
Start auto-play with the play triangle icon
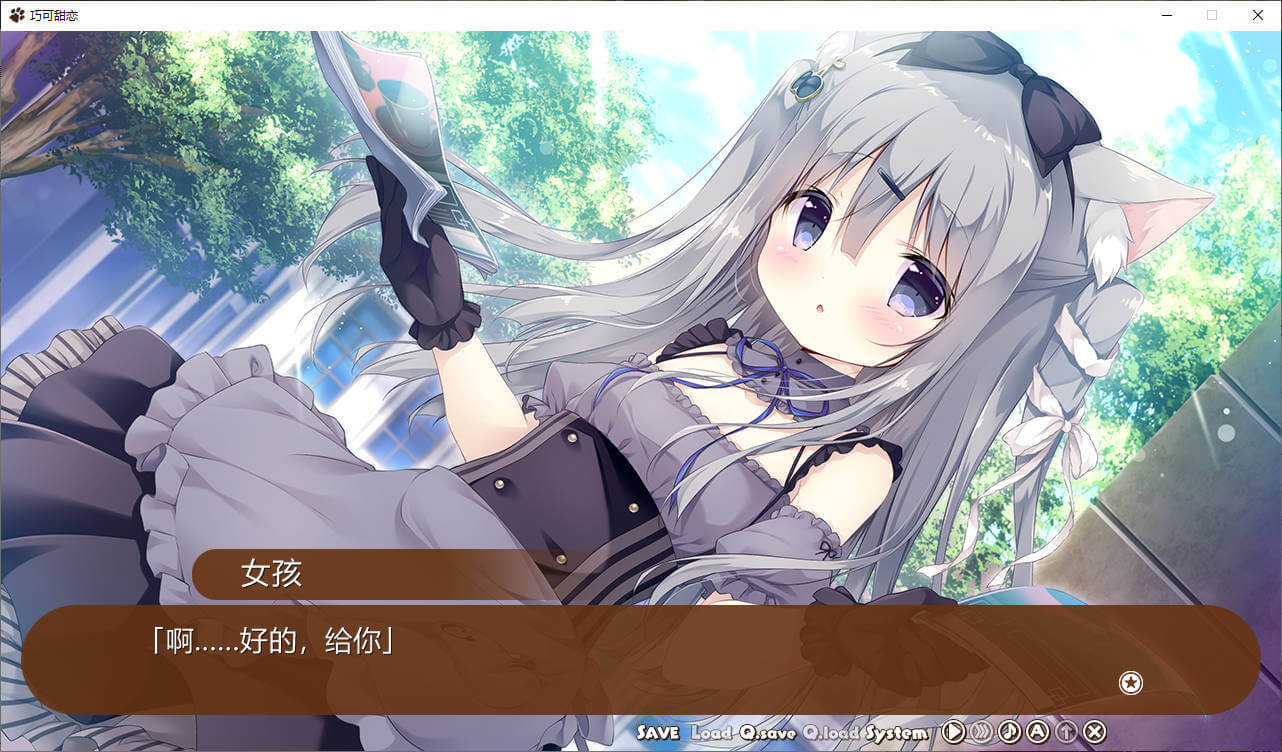(954, 732)
